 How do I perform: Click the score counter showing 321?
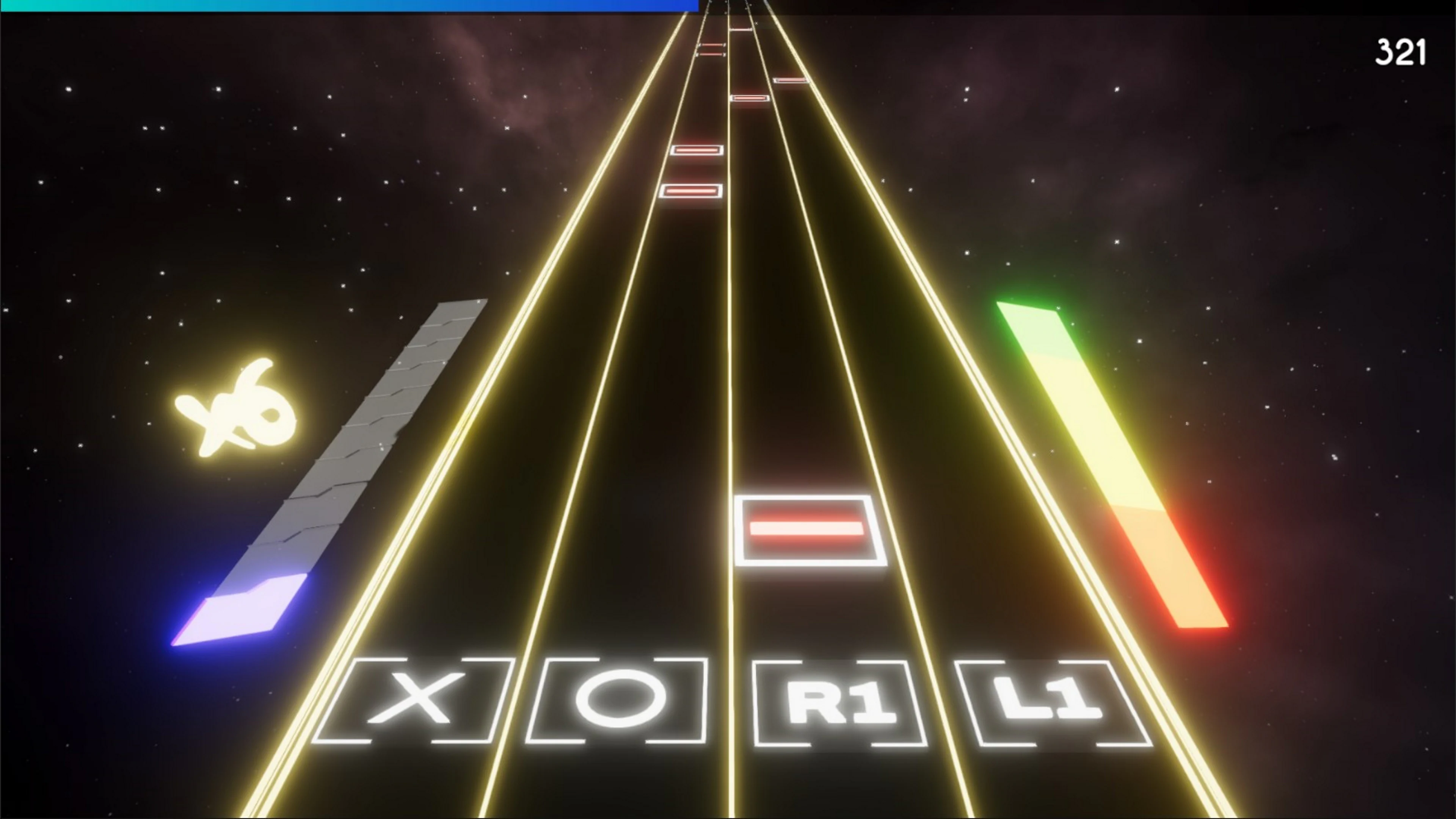pyautogui.click(x=1402, y=51)
